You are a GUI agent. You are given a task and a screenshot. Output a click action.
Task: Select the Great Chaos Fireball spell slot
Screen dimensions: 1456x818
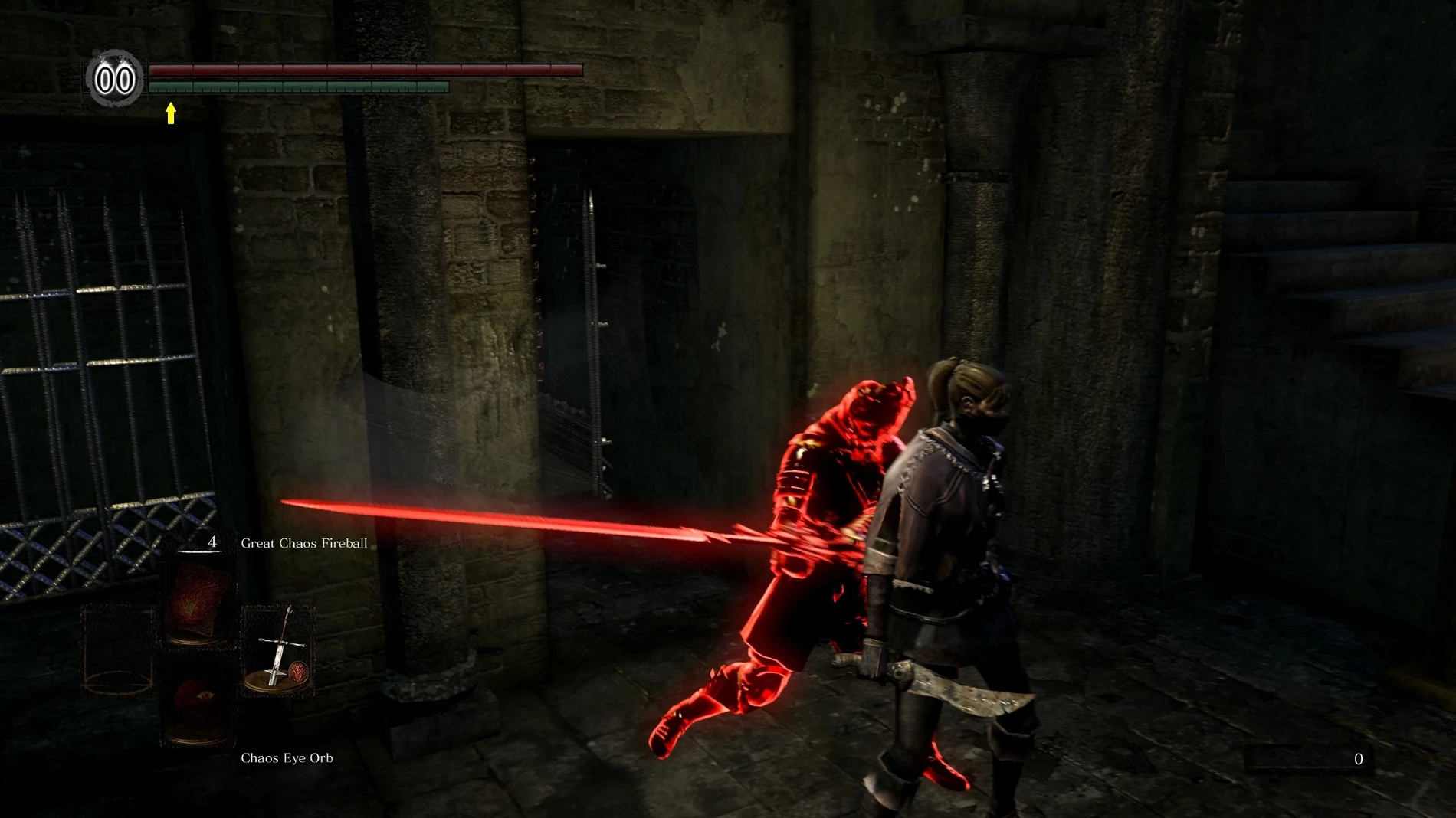[198, 600]
